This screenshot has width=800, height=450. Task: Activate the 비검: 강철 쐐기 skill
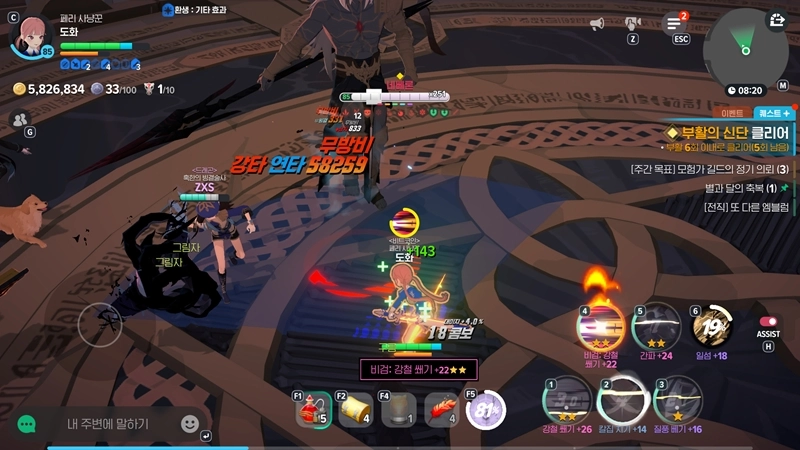pos(601,325)
